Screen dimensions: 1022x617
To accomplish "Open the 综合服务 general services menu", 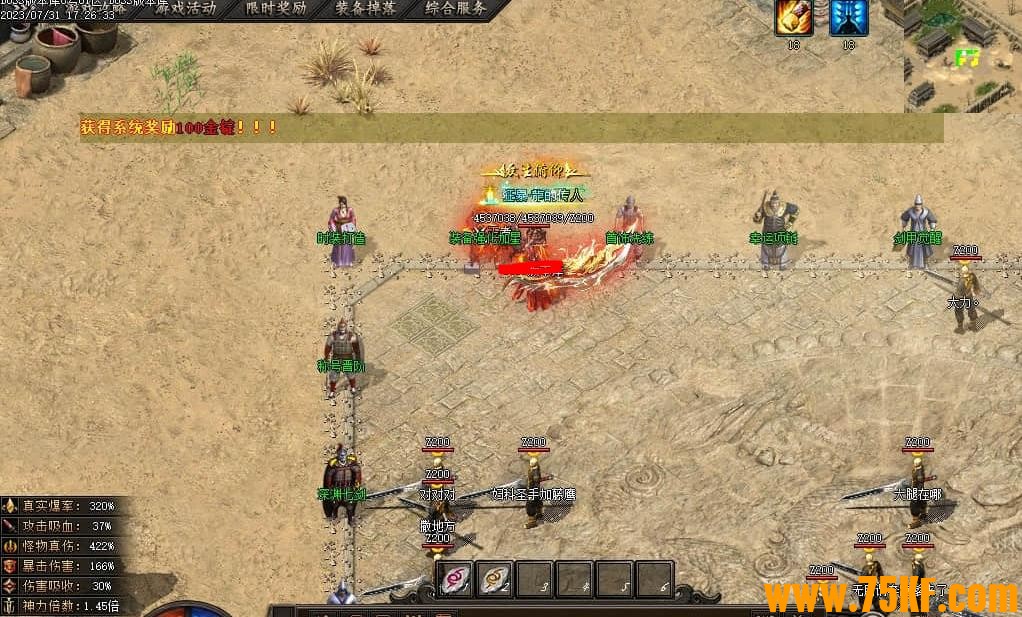I will point(455,9).
